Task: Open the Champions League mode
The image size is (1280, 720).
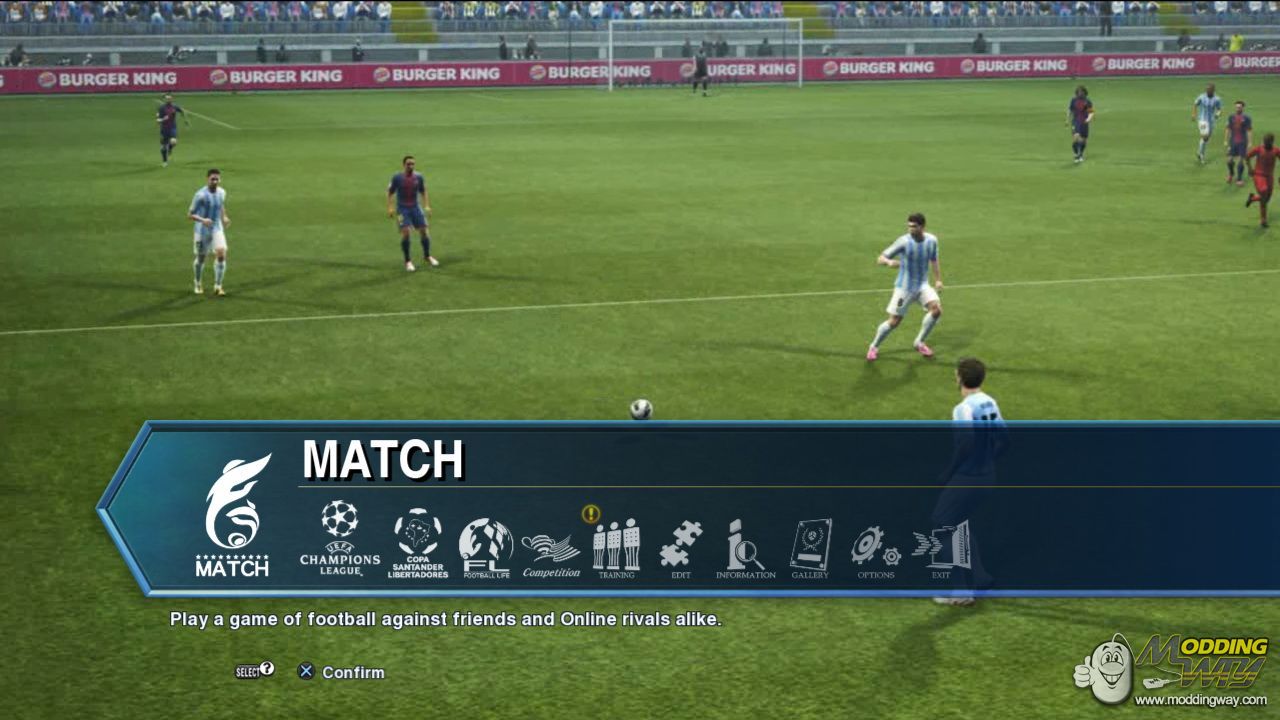Action: coord(340,538)
